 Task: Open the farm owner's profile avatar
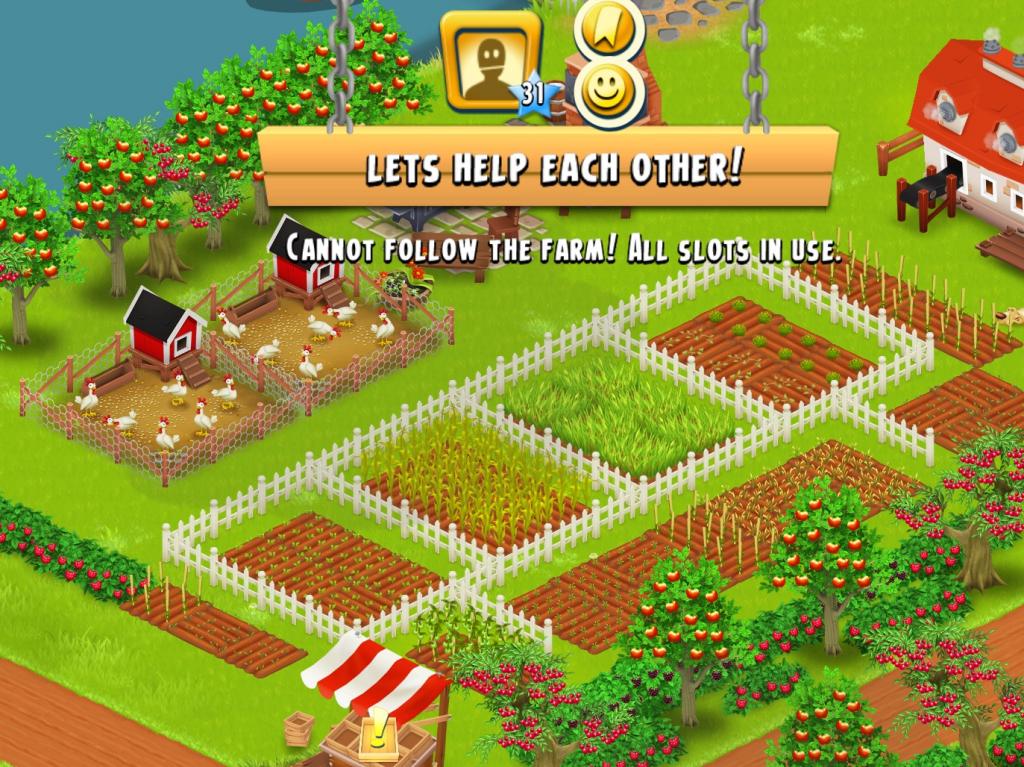490,61
